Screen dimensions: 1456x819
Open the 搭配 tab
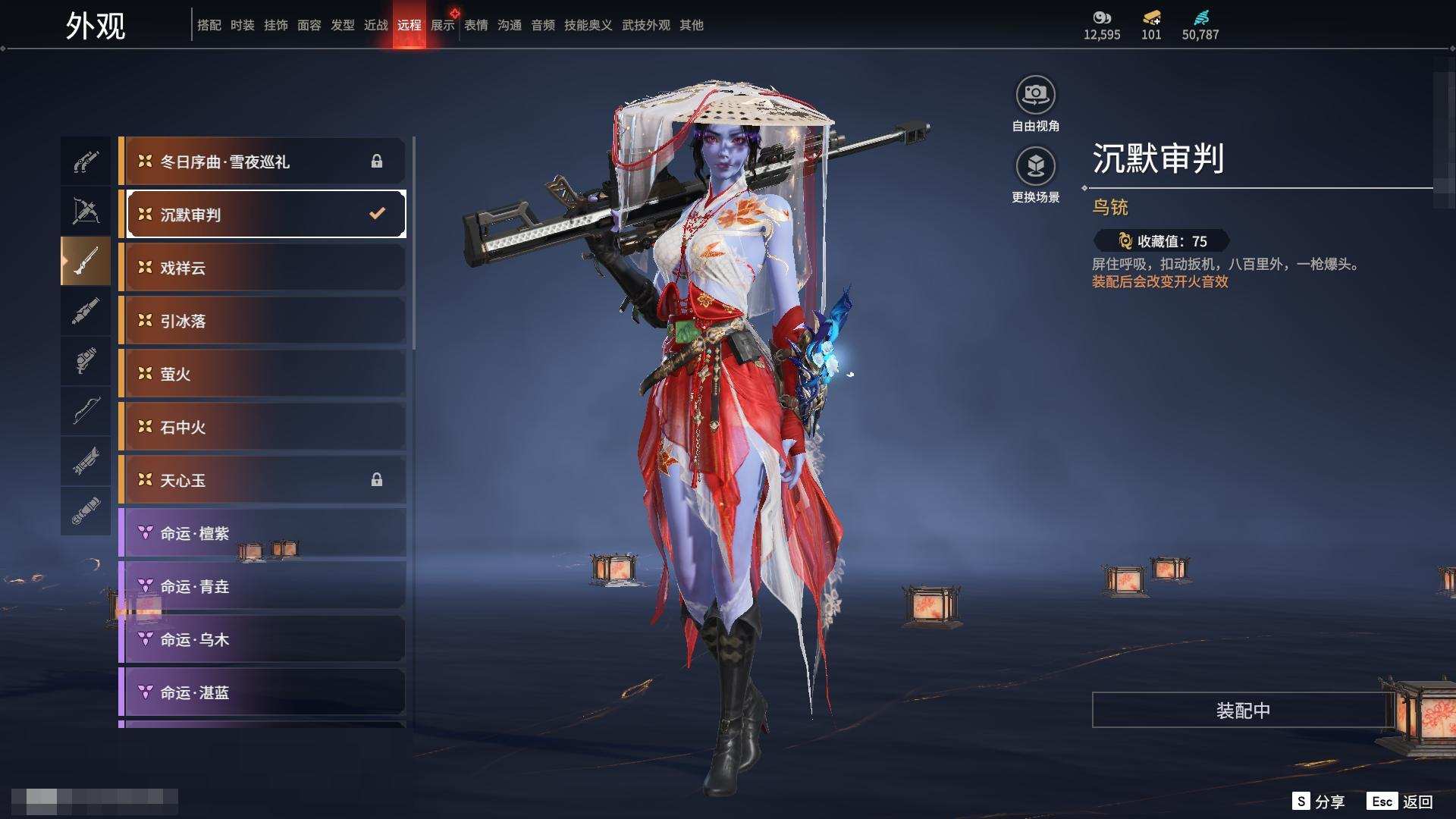point(209,25)
